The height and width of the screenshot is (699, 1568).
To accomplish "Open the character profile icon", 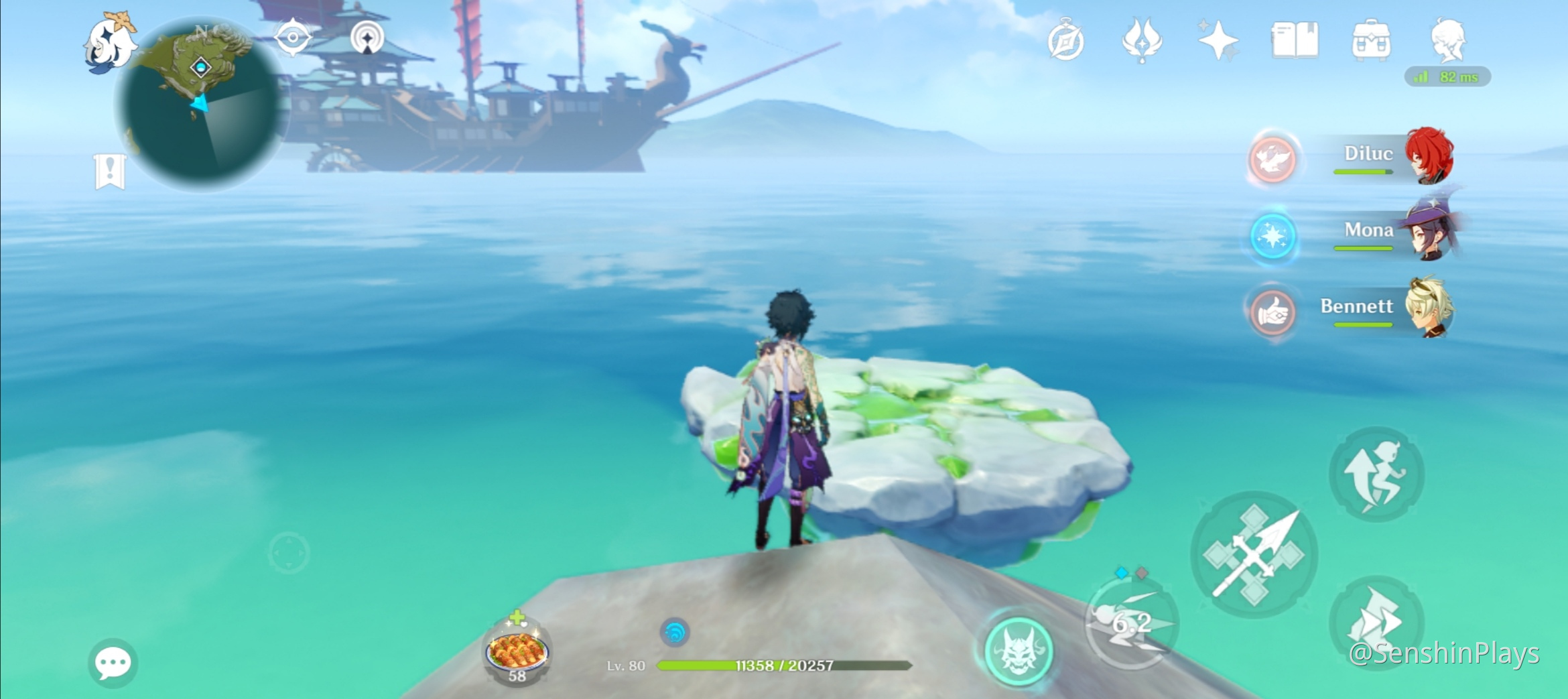I will point(1448,40).
